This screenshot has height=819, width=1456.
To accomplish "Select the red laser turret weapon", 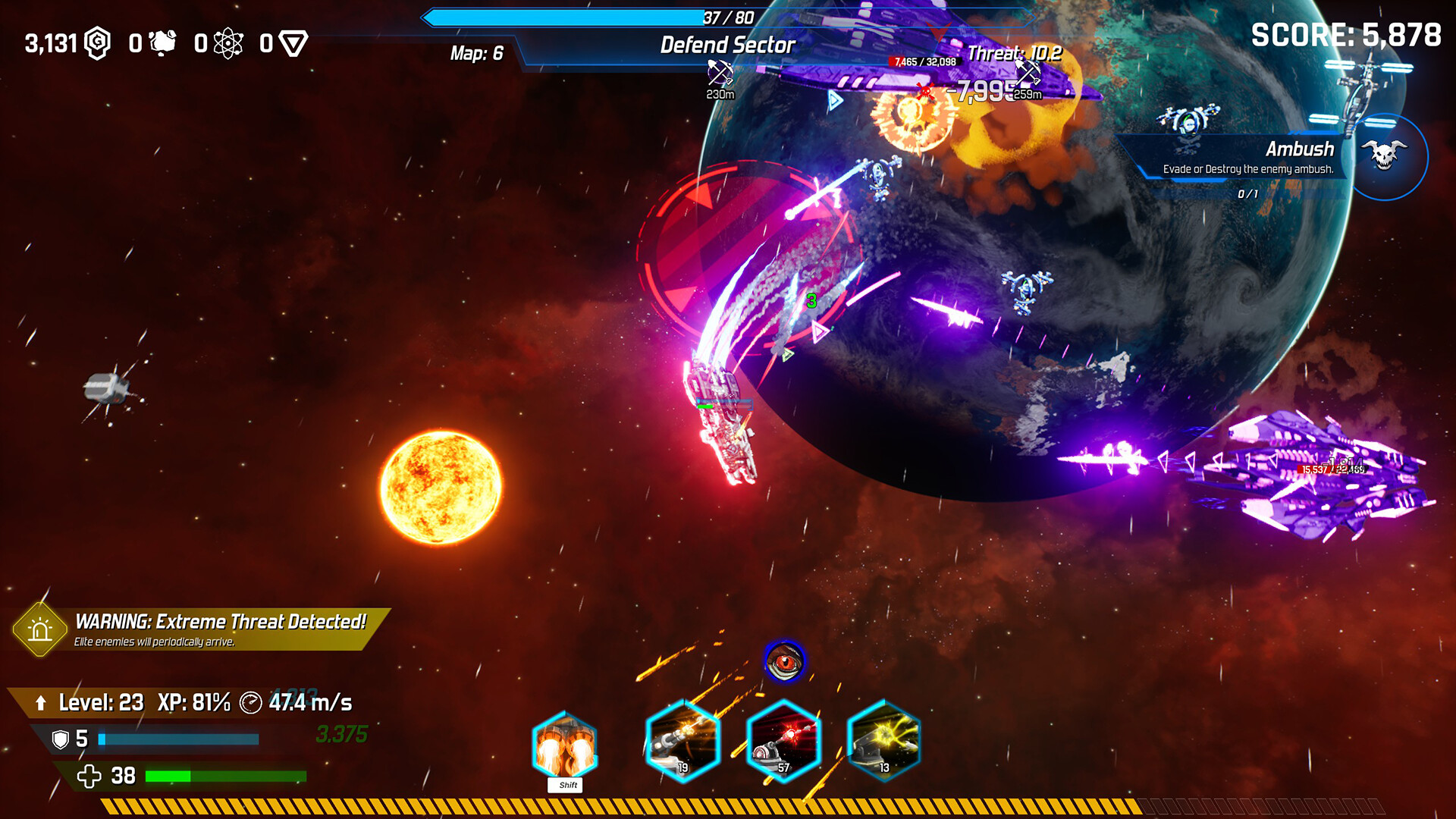I will [783, 741].
